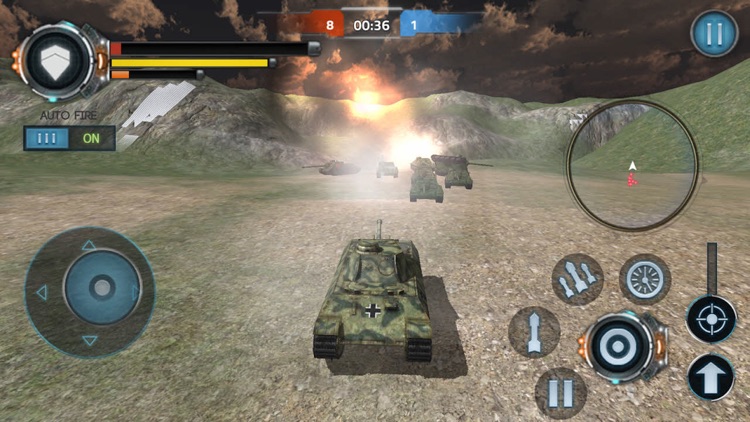Tap the upward arrow boost button
The width and height of the screenshot is (750, 422).
(711, 377)
